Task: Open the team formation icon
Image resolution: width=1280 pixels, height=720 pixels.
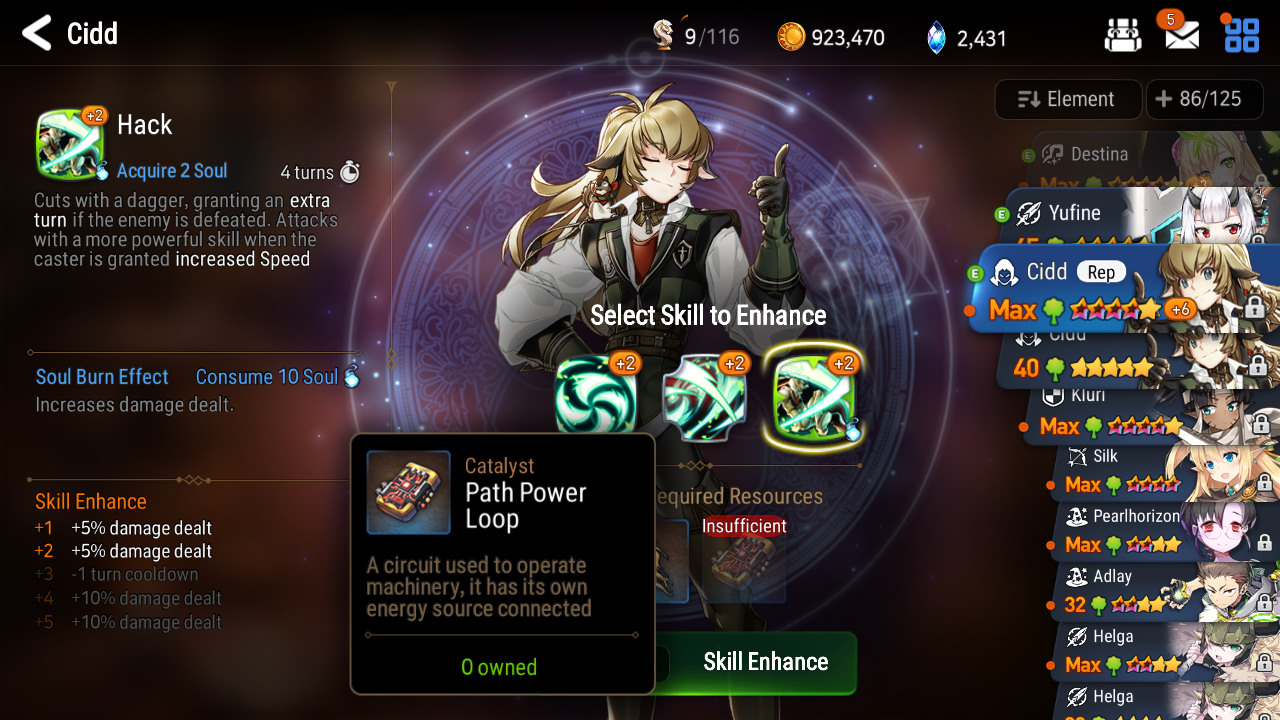Action: pos(1123,36)
